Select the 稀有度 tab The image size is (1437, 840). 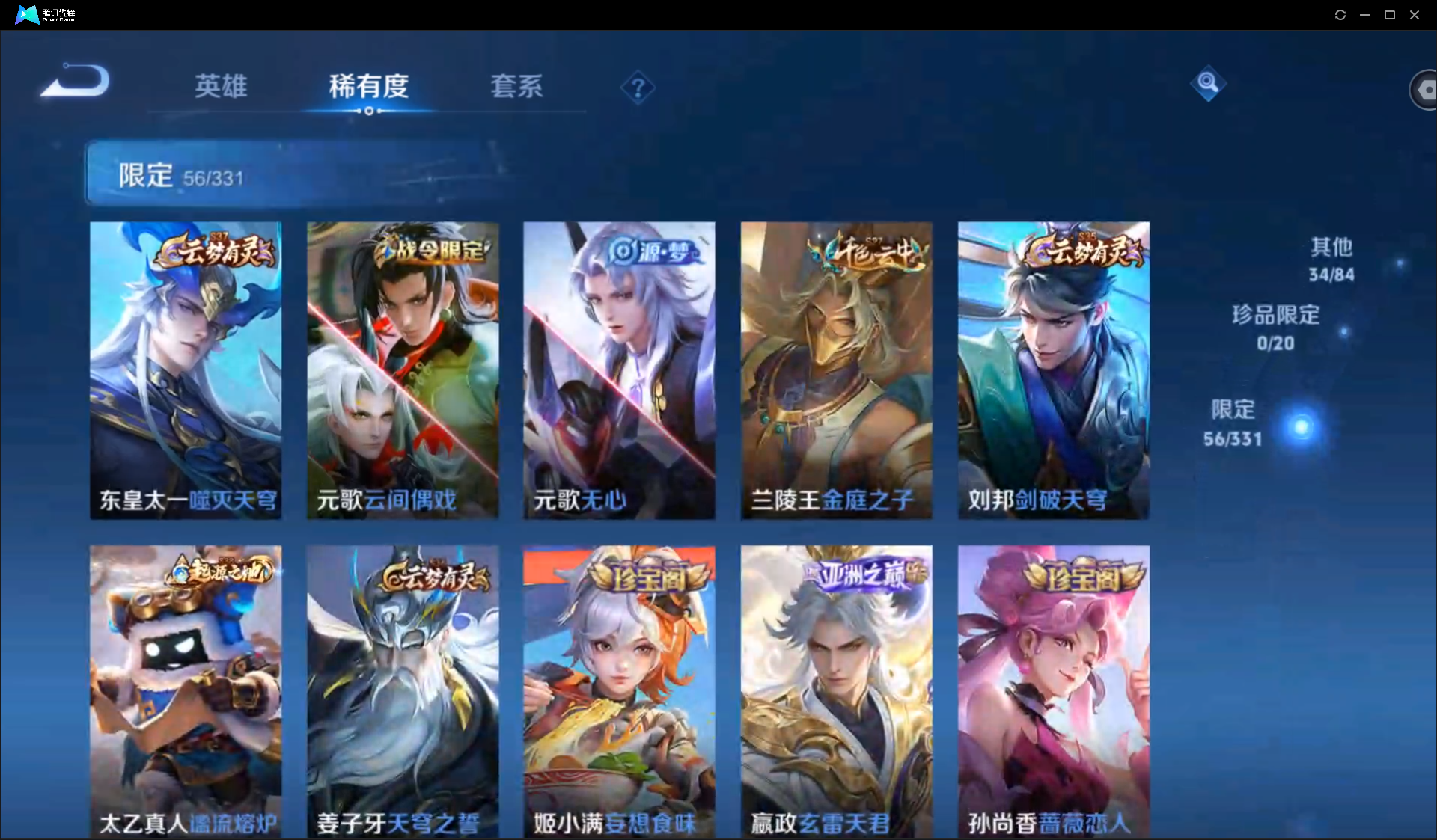[x=368, y=86]
